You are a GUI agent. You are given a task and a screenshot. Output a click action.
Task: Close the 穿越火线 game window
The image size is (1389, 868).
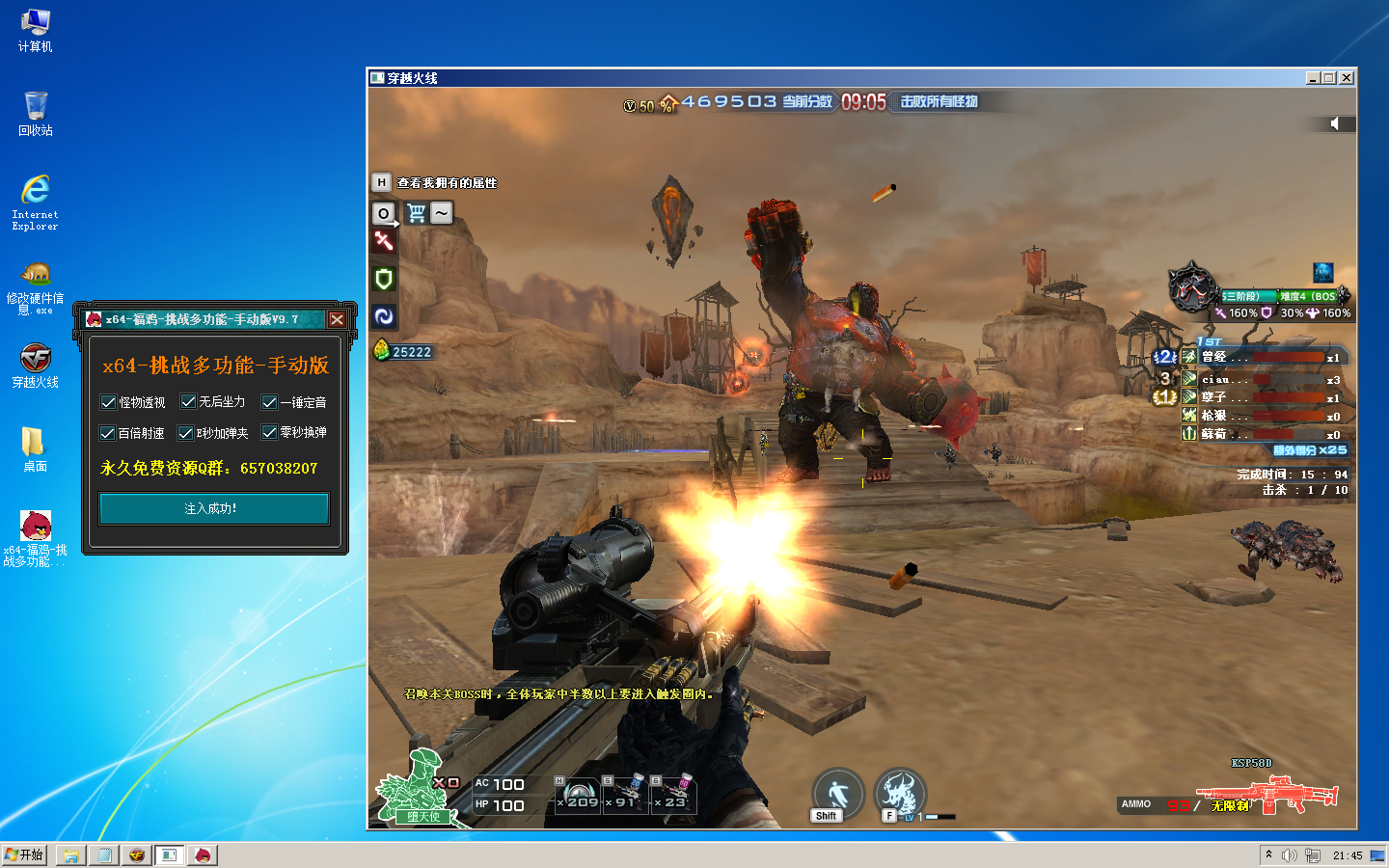[1347, 78]
